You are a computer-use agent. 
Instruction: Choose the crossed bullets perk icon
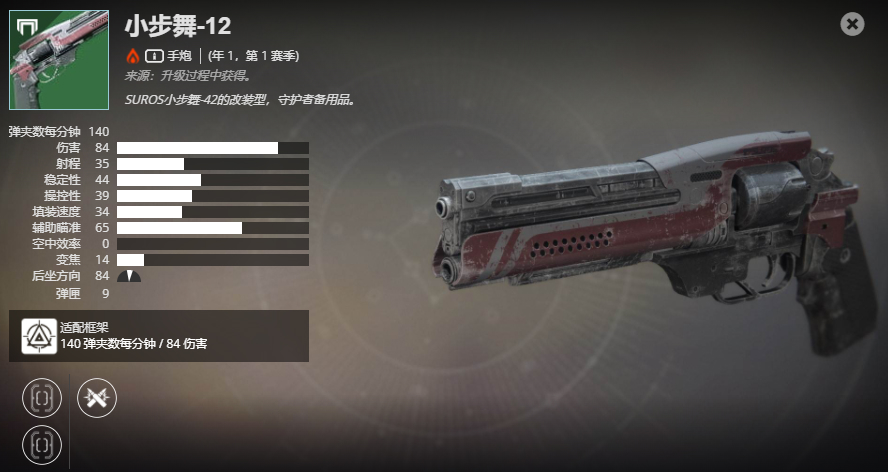tap(97, 398)
